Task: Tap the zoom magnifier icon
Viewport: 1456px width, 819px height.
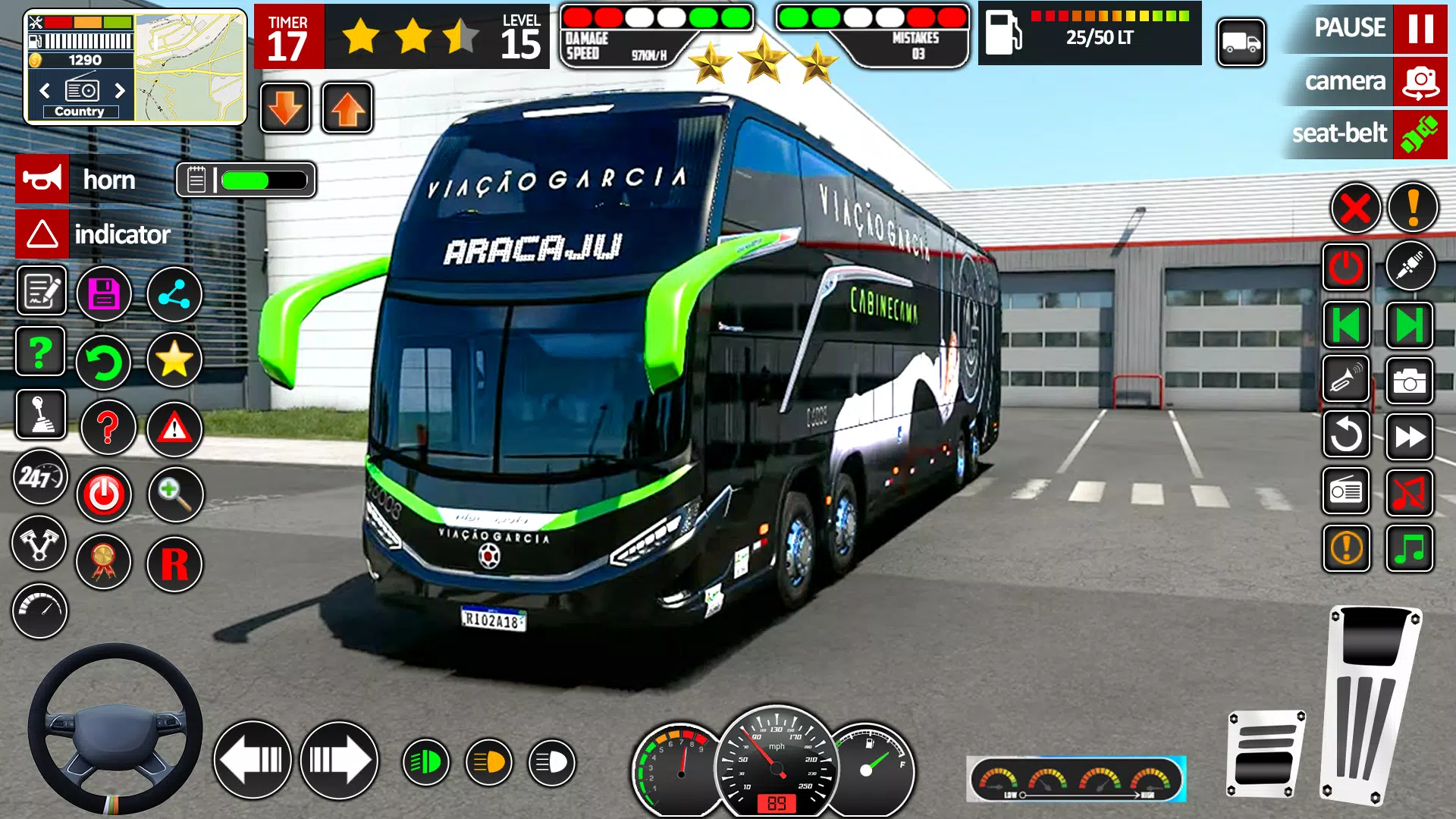Action: pos(174,494)
